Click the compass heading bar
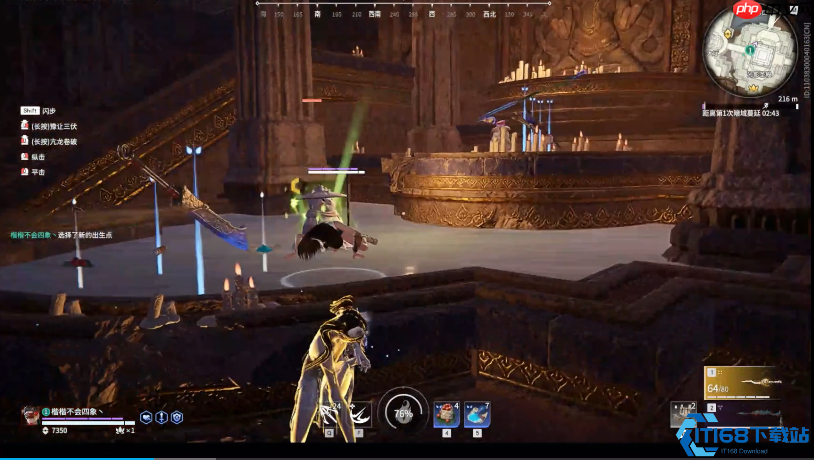Image resolution: width=814 pixels, height=460 pixels. (402, 10)
